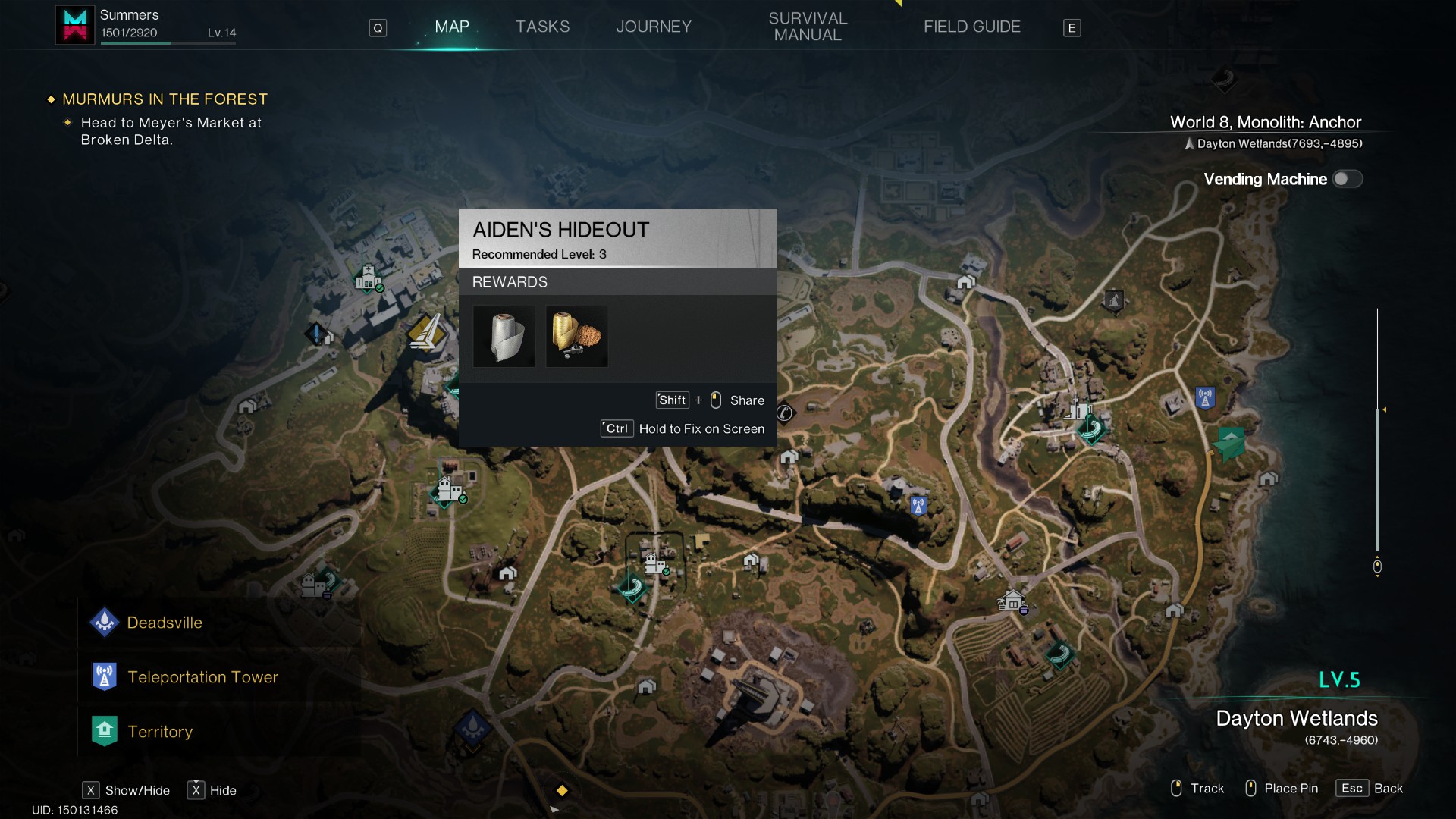The width and height of the screenshot is (1456, 819).
Task: Select the Territory legend entry
Action: [x=159, y=732]
